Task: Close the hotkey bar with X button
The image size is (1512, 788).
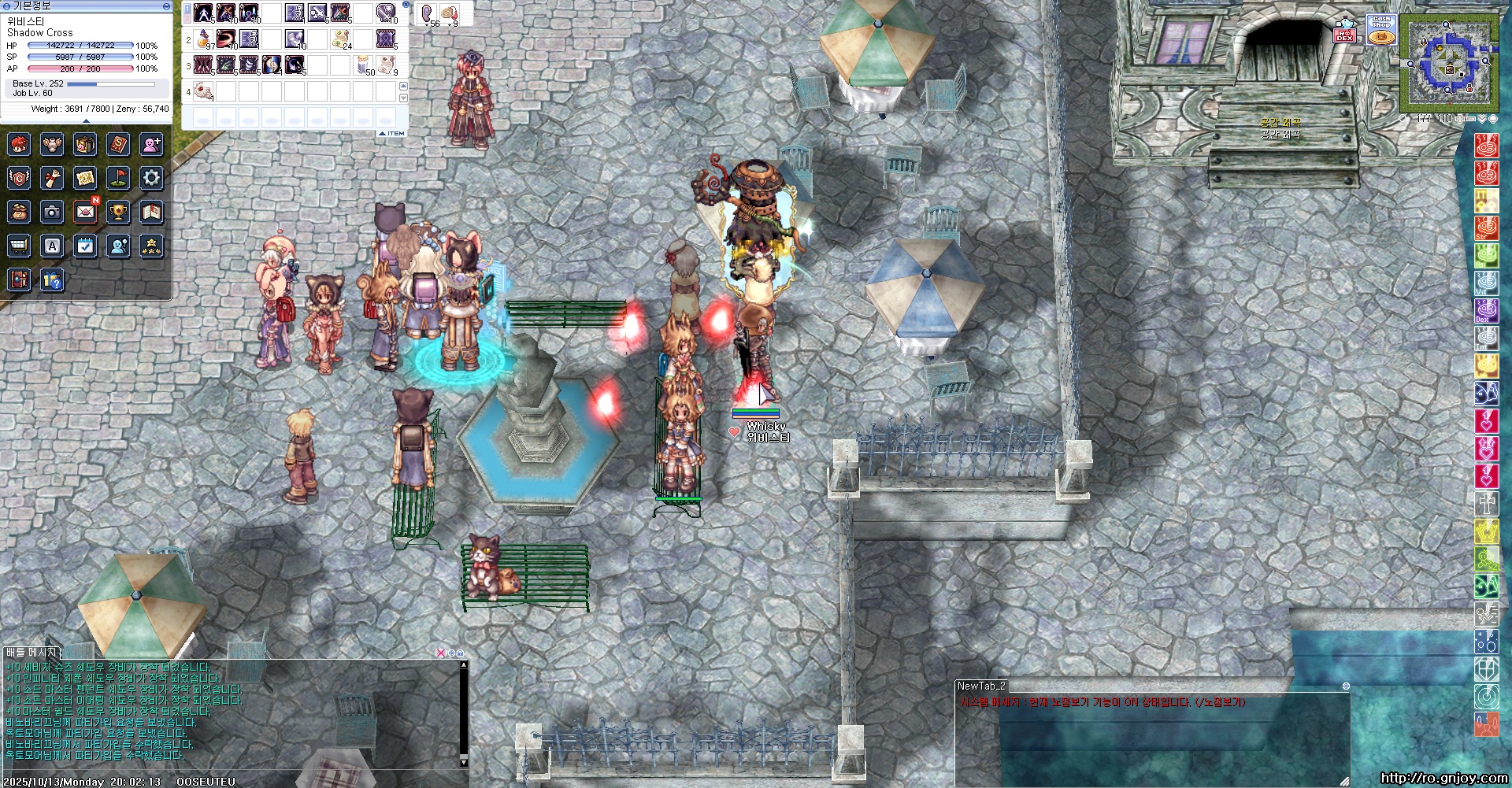Action: point(406,4)
